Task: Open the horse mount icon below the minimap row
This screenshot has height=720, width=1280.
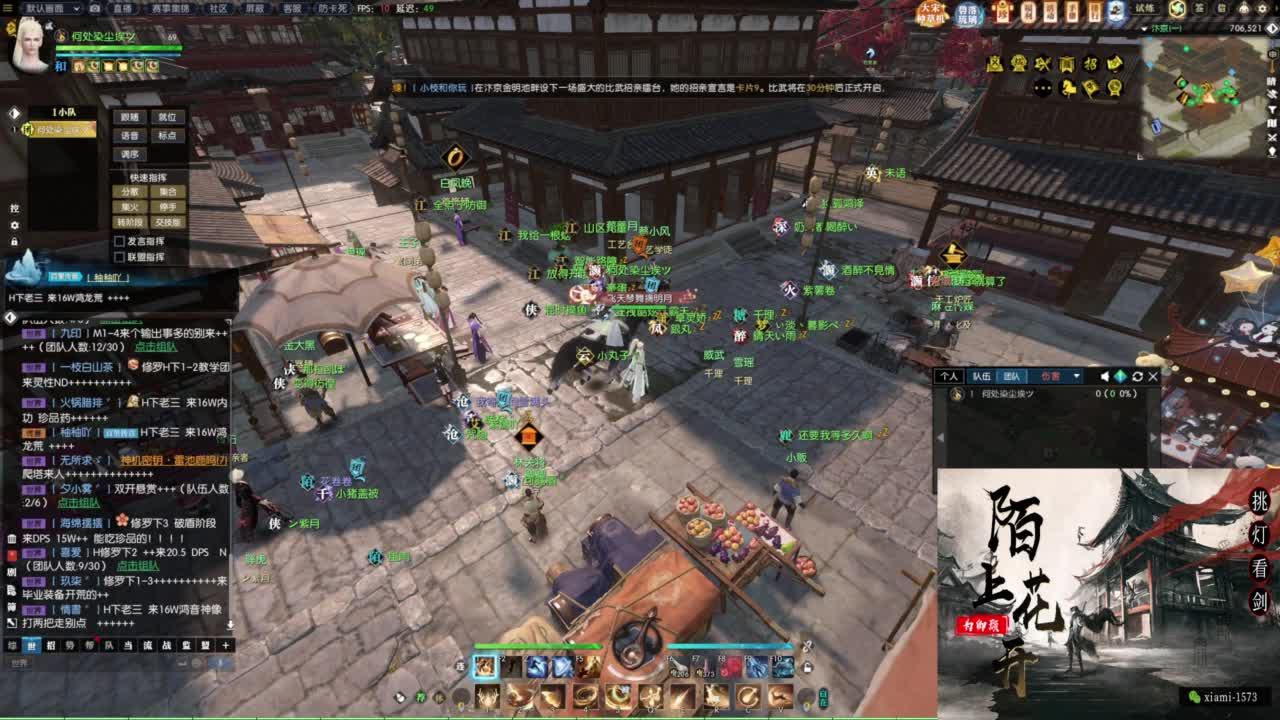Action: (x=1069, y=89)
